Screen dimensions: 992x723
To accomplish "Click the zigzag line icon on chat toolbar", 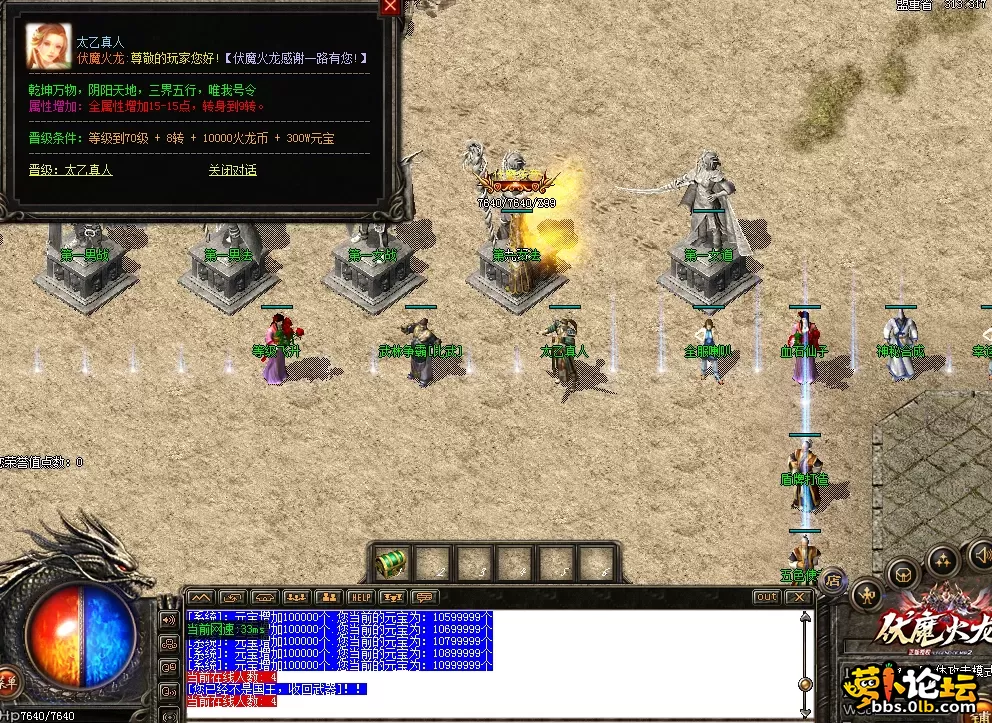I will coord(200,597).
